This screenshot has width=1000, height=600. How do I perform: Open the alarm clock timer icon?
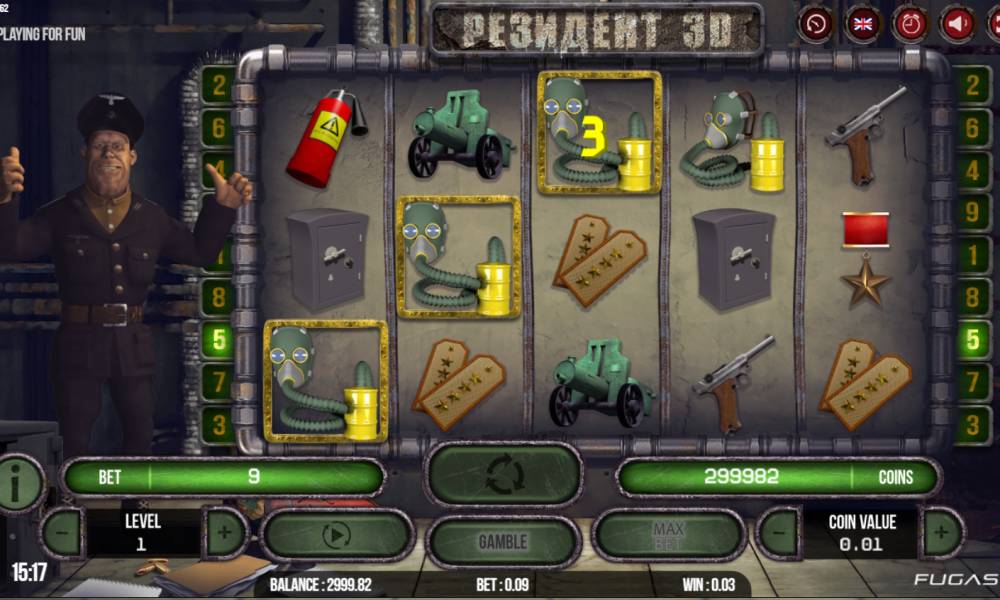(x=910, y=24)
